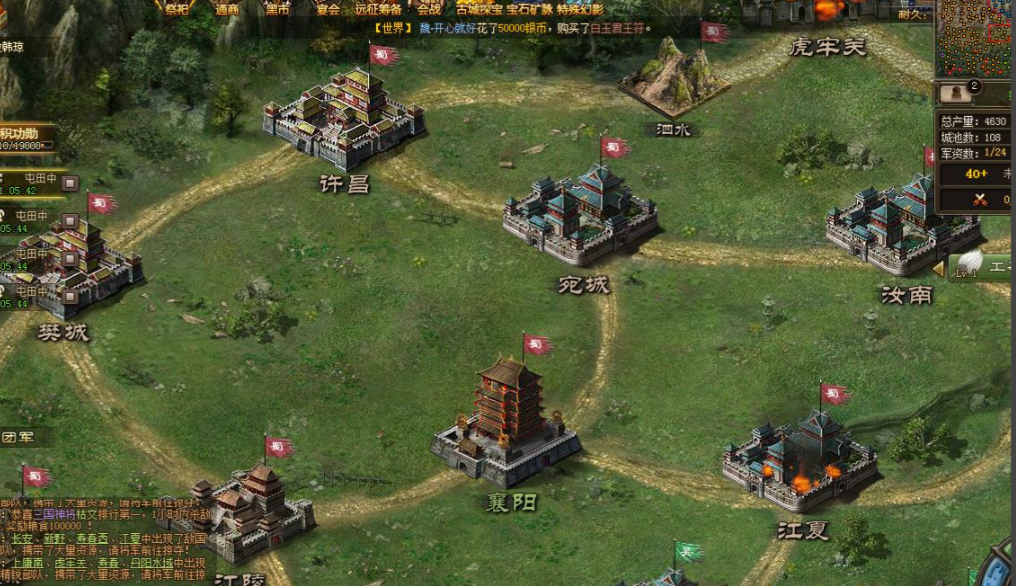1016x586 pixels.
Task: Open the 黑市 black market
Action: click(278, 8)
